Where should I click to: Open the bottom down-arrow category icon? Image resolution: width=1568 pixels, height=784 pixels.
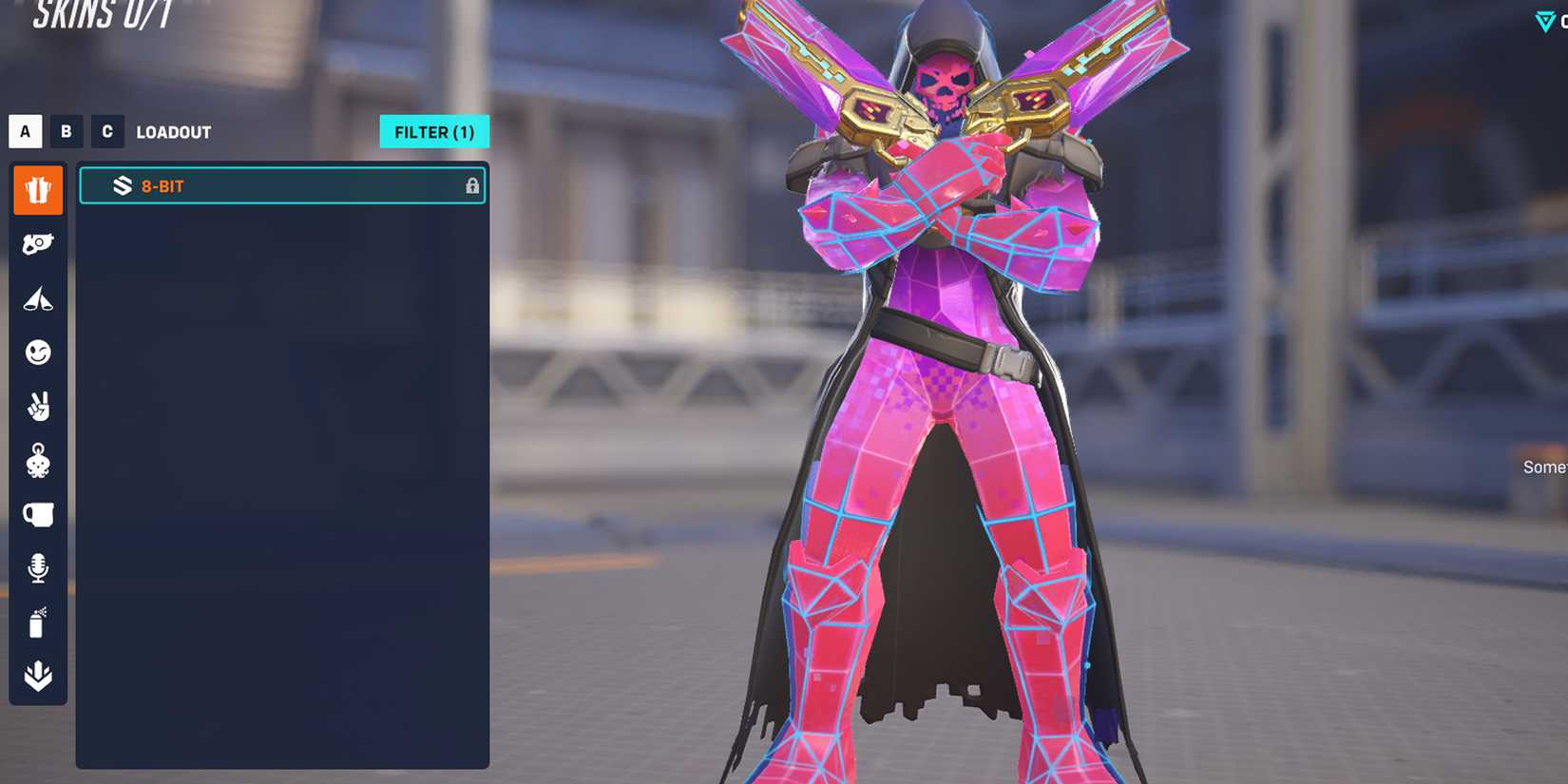point(37,673)
